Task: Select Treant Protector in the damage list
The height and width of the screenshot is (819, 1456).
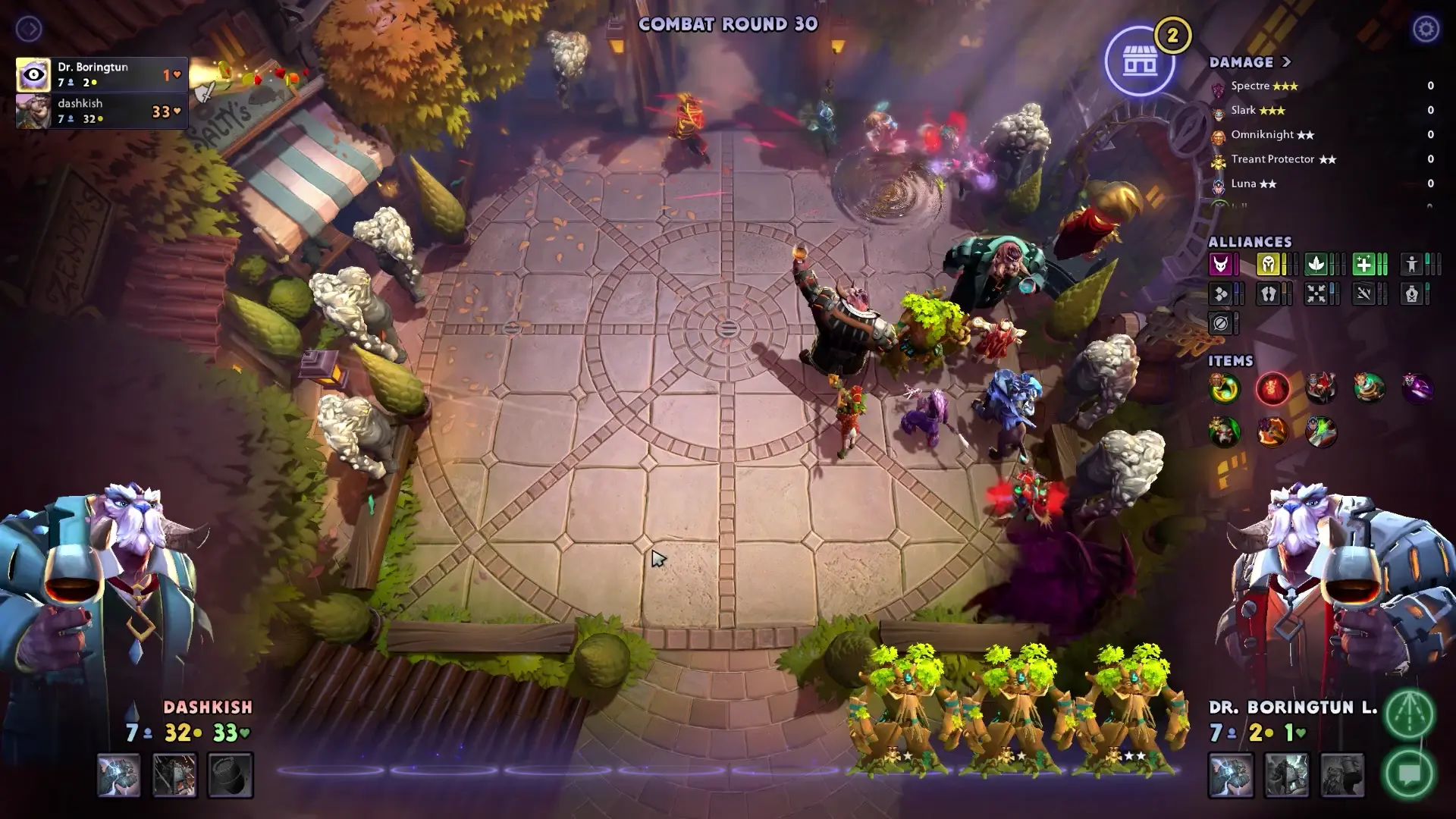Action: tap(1219, 159)
